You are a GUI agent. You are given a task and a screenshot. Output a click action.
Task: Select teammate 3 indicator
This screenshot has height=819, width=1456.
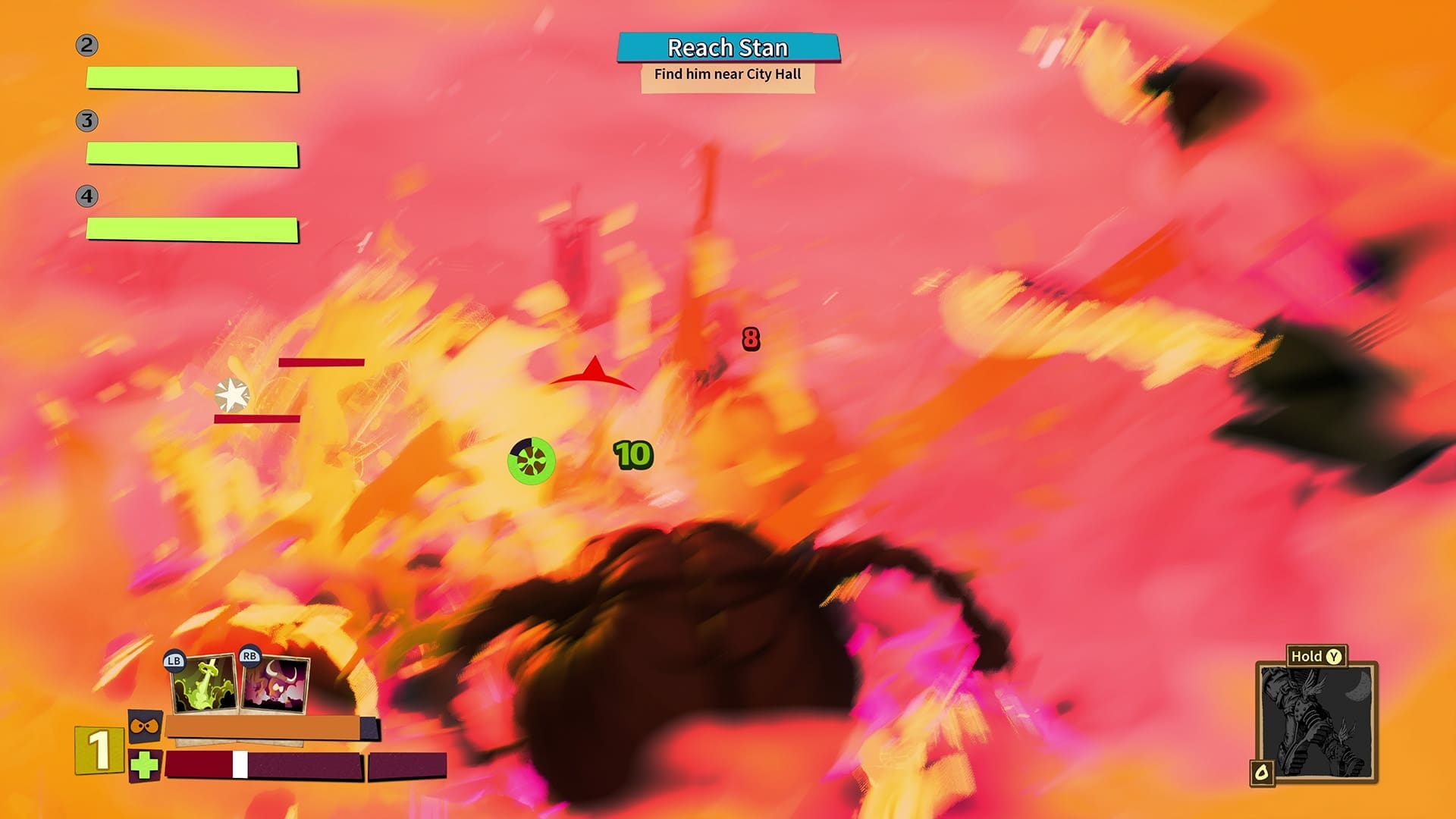86,121
